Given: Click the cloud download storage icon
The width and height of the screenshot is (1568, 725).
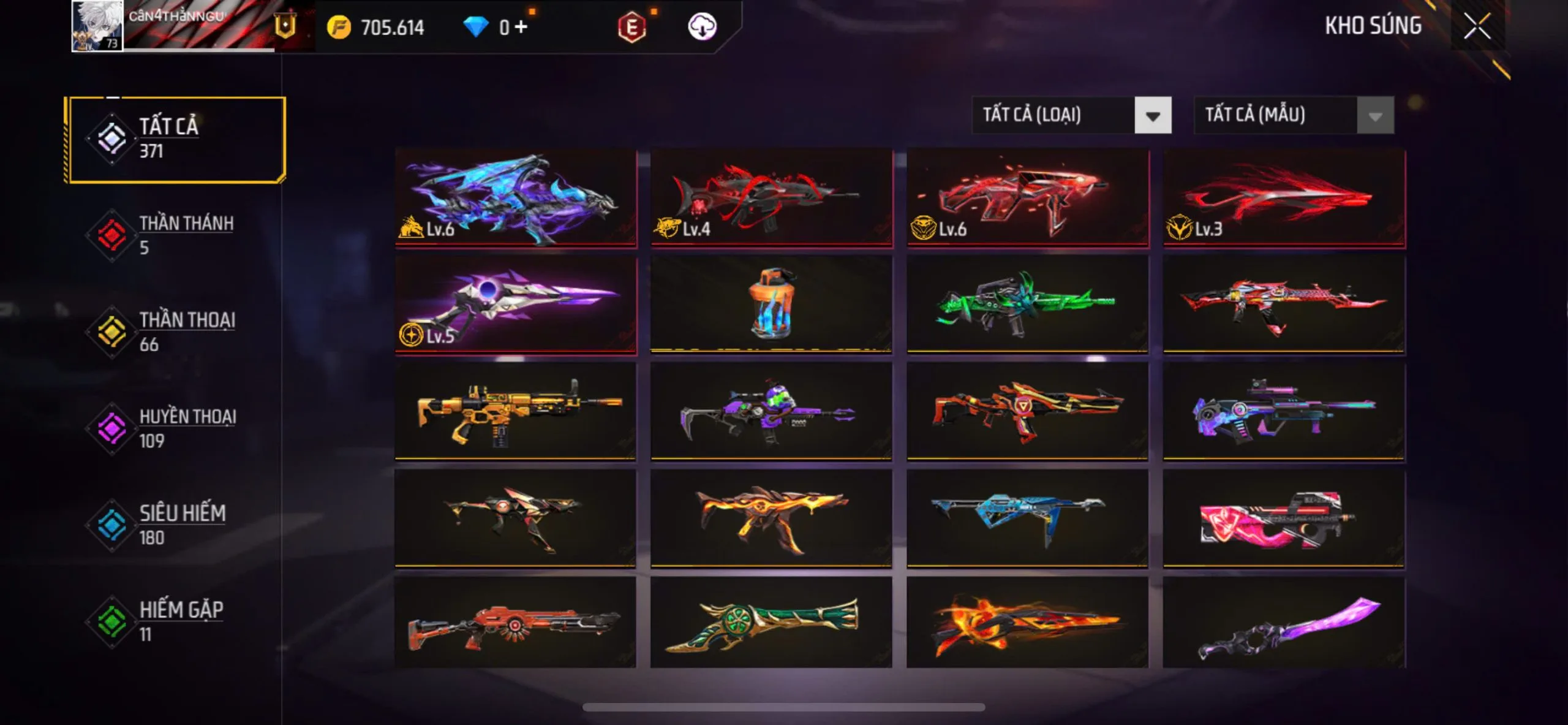Looking at the screenshot, I should click(x=703, y=27).
